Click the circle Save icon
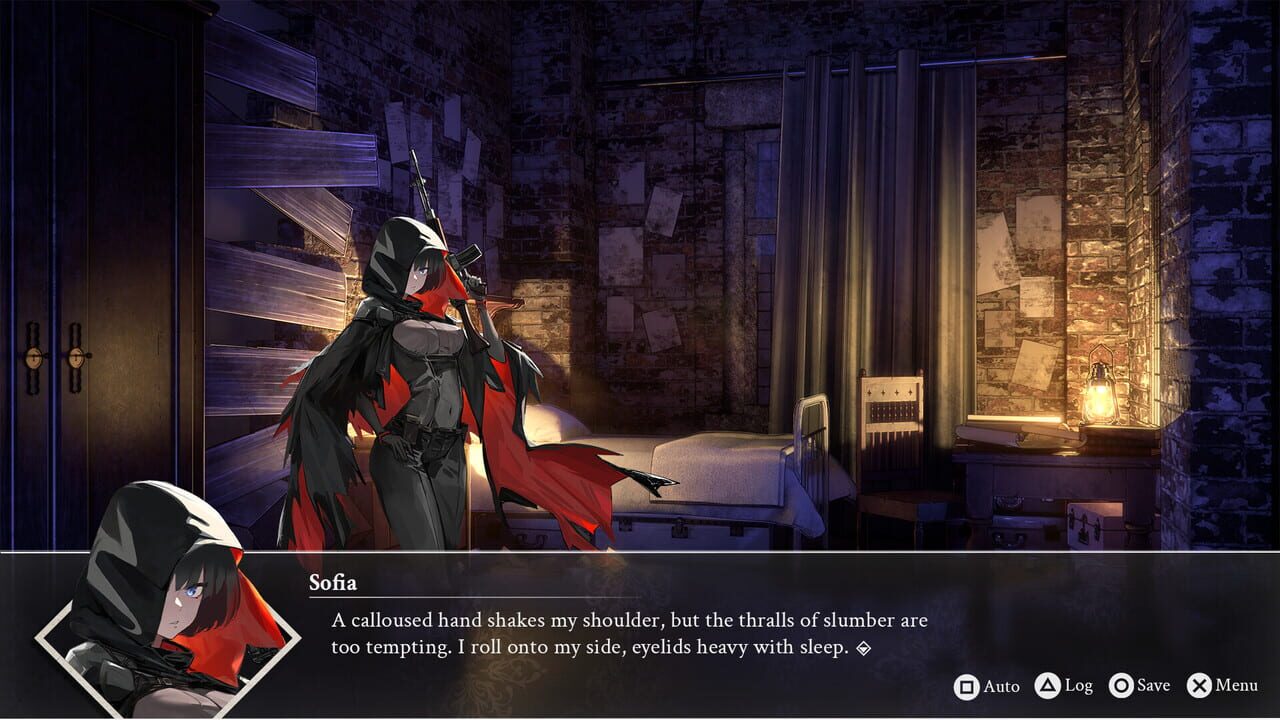Image resolution: width=1280 pixels, height=720 pixels. 1121,686
